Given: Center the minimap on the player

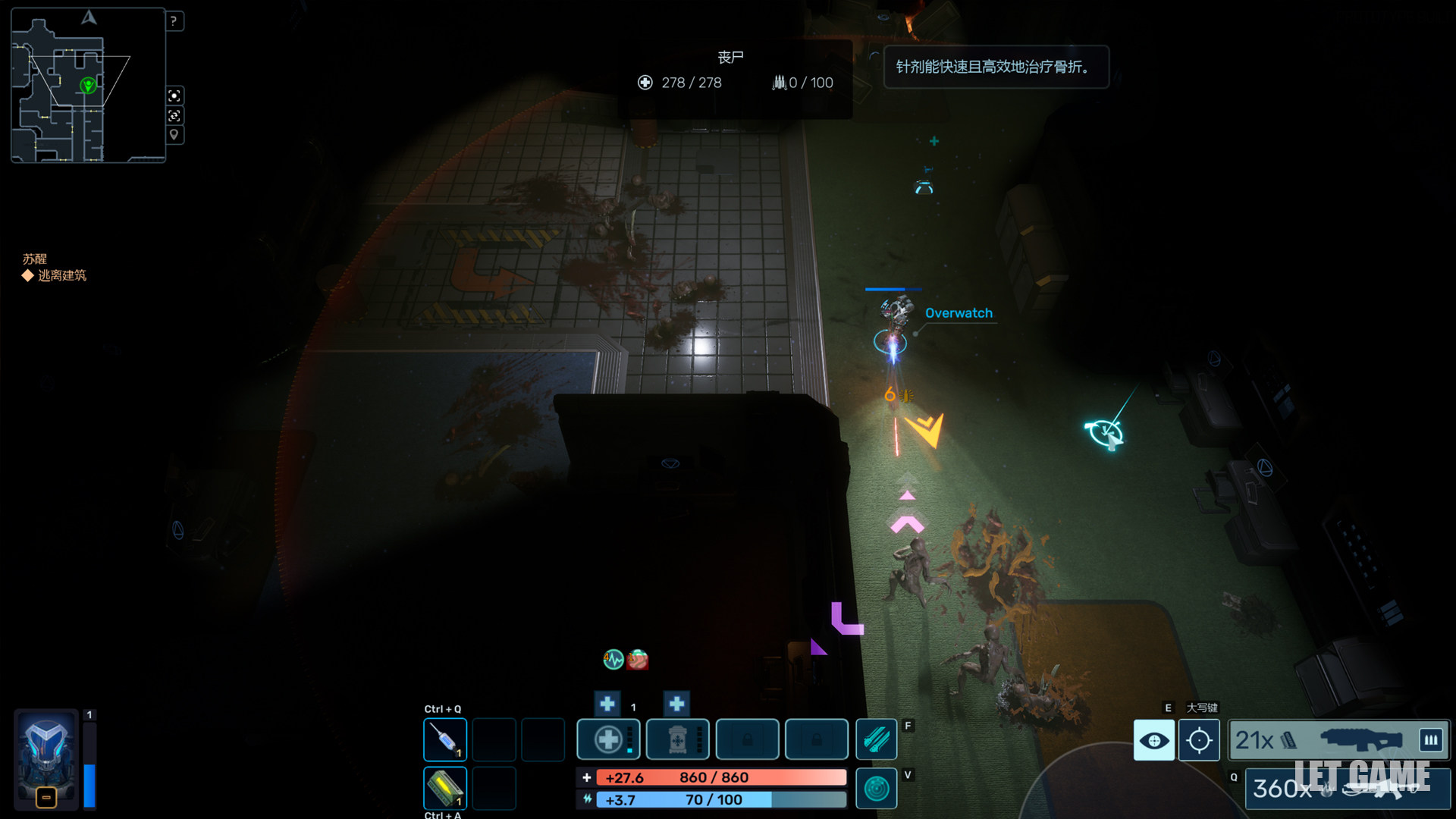Looking at the screenshot, I should [174, 96].
